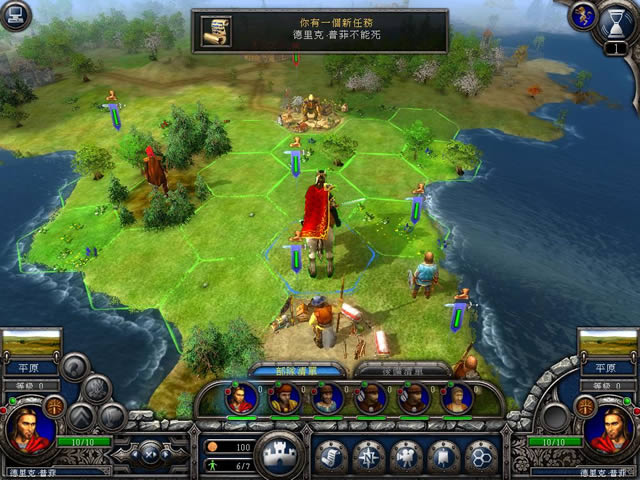Open the castle town button
Screen dimensions: 640x480
click(x=279, y=454)
